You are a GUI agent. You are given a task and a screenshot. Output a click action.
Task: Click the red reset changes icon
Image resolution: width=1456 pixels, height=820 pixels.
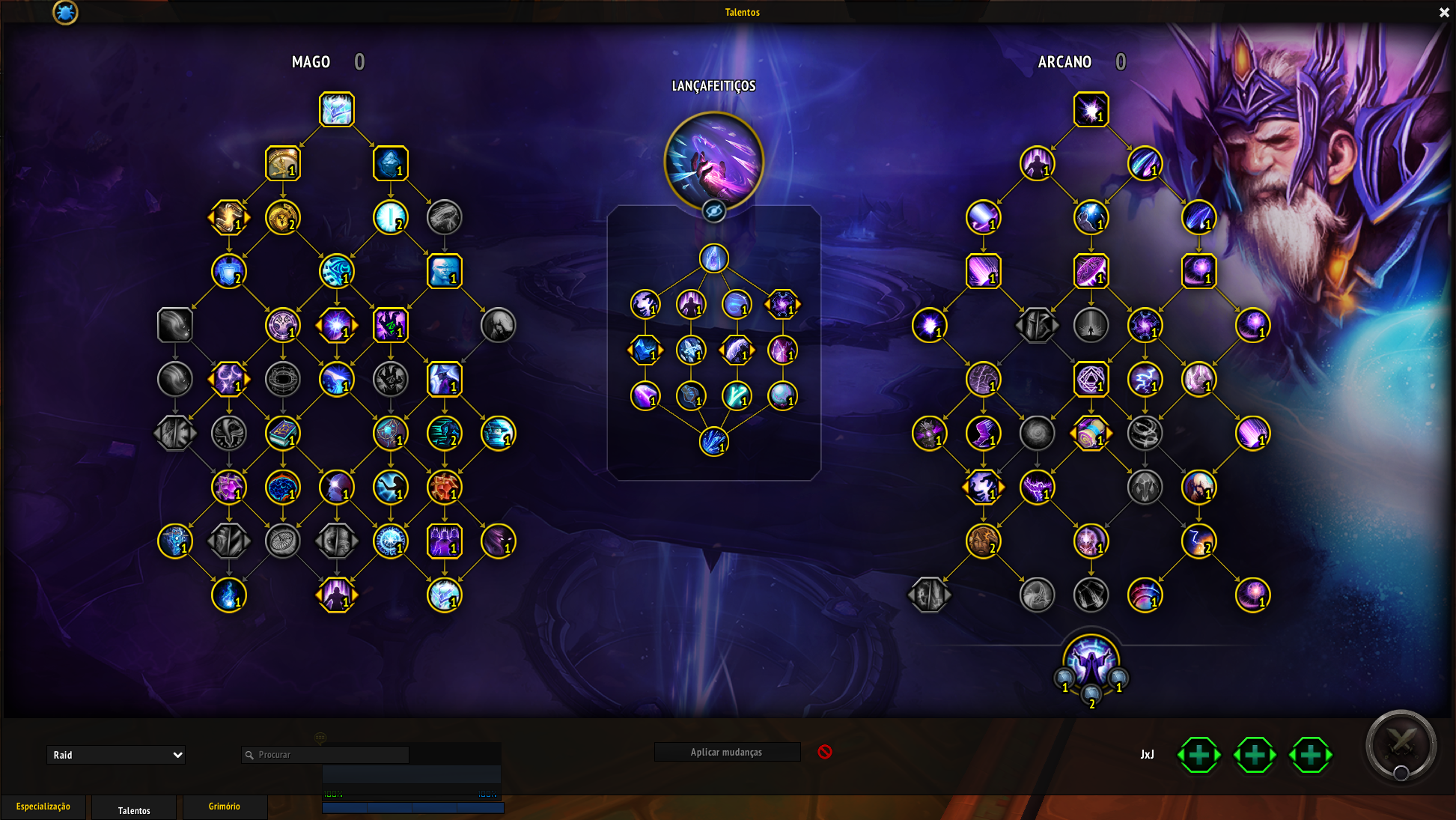(x=825, y=751)
